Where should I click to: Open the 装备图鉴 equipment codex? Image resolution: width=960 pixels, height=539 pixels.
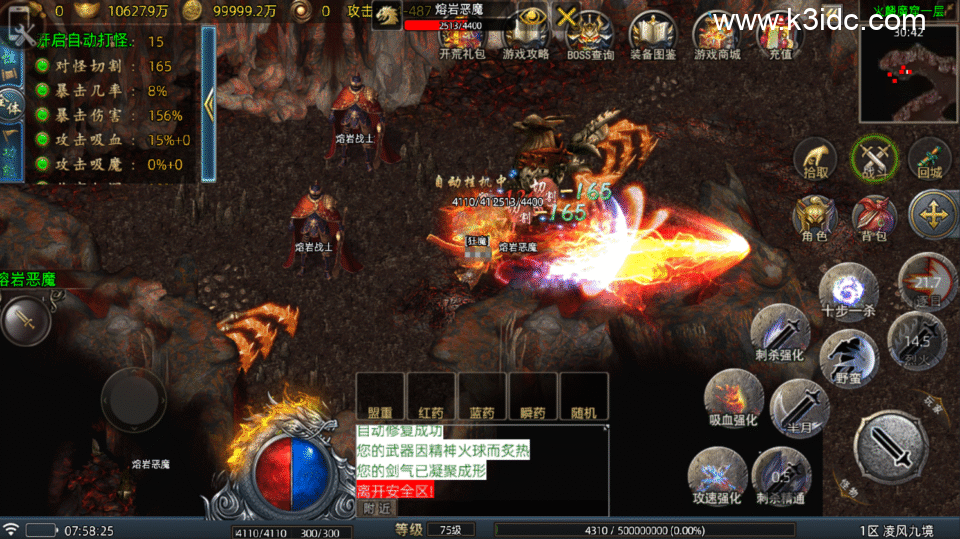click(653, 33)
